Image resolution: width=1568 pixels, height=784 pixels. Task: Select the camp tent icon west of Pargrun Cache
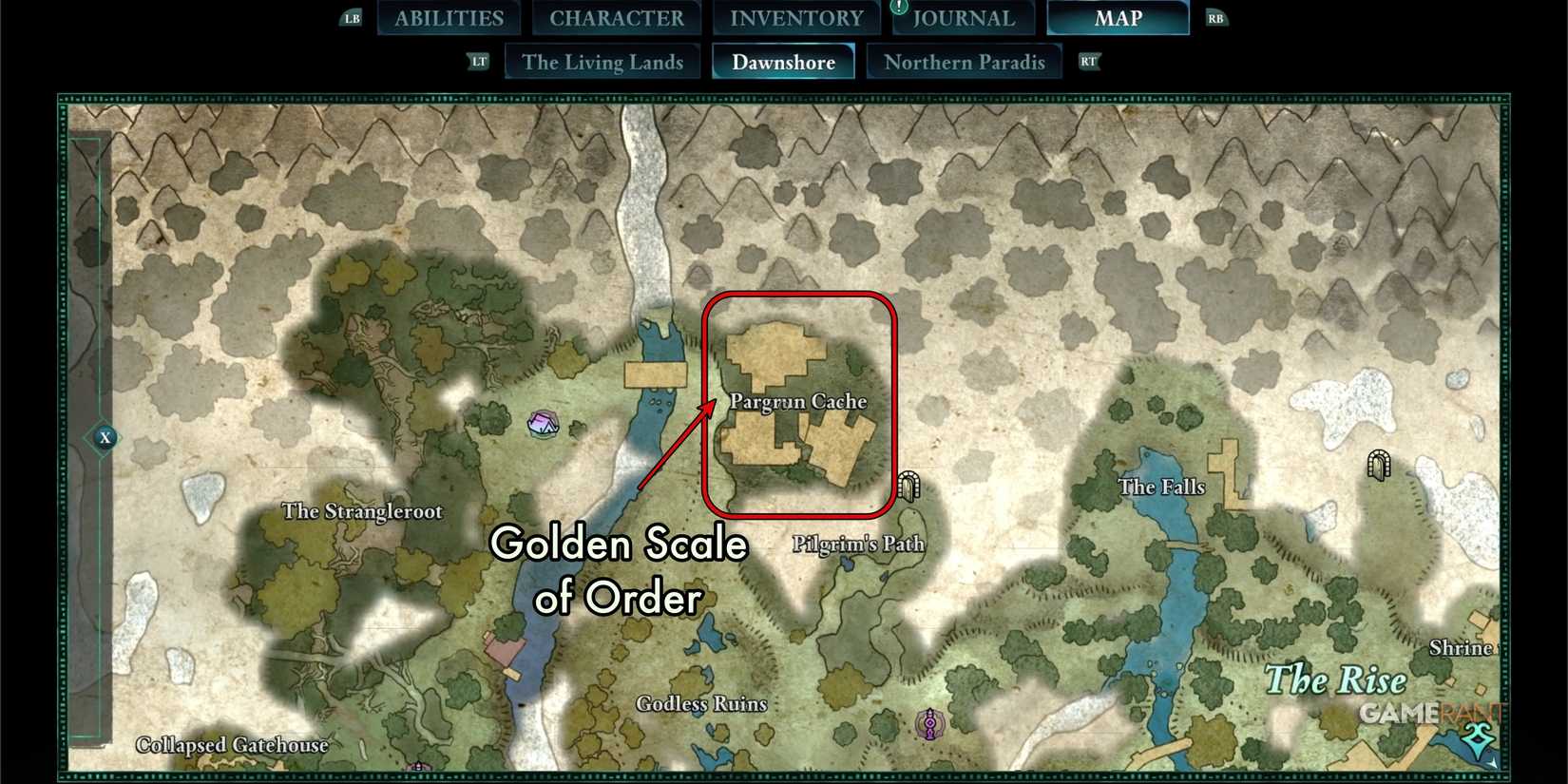pyautogui.click(x=543, y=421)
